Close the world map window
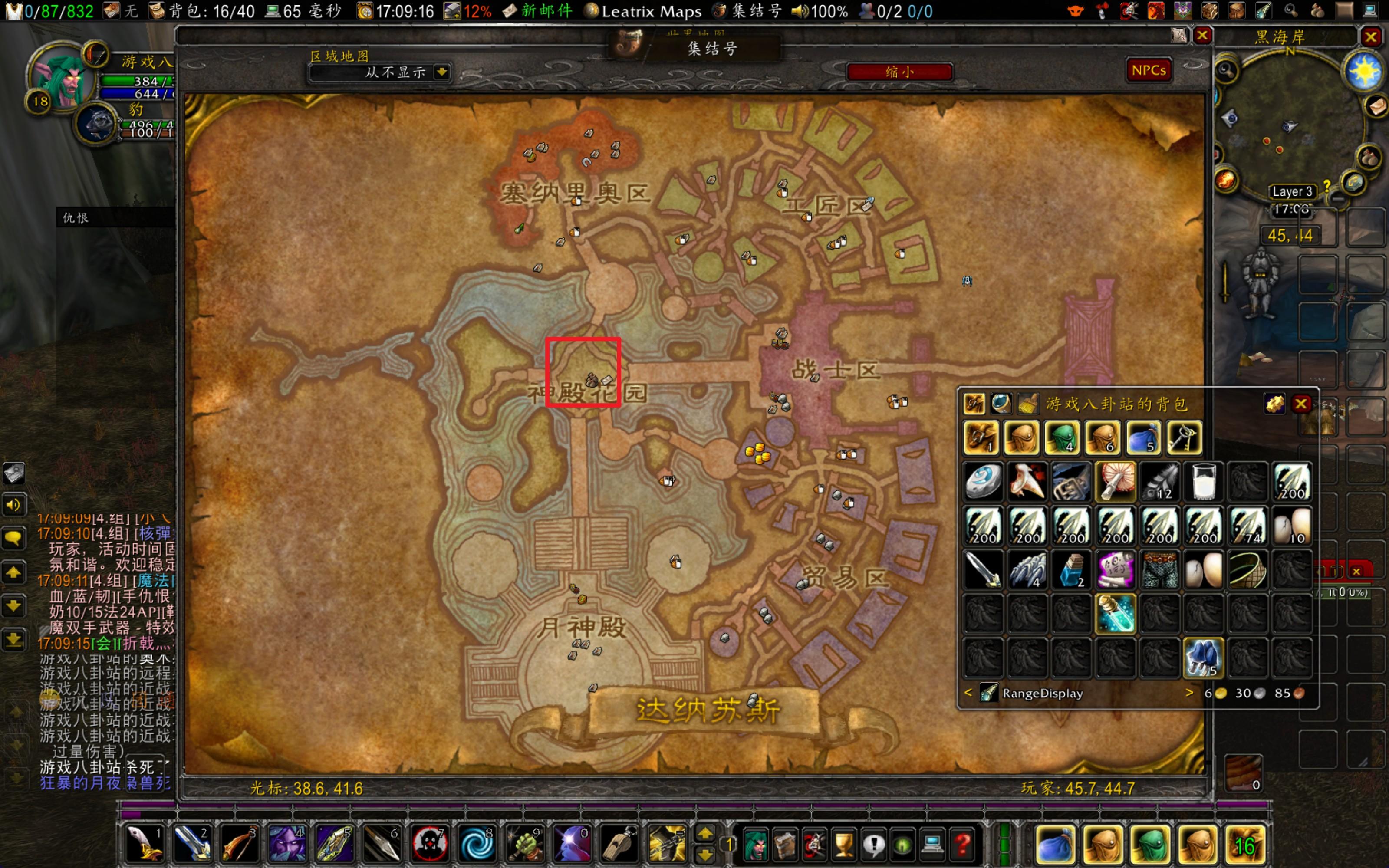1389x868 pixels. (x=1202, y=36)
